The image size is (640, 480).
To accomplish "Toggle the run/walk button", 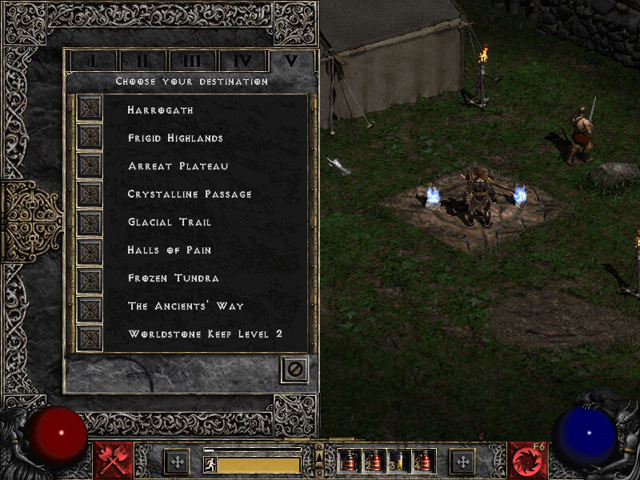I will (x=210, y=464).
